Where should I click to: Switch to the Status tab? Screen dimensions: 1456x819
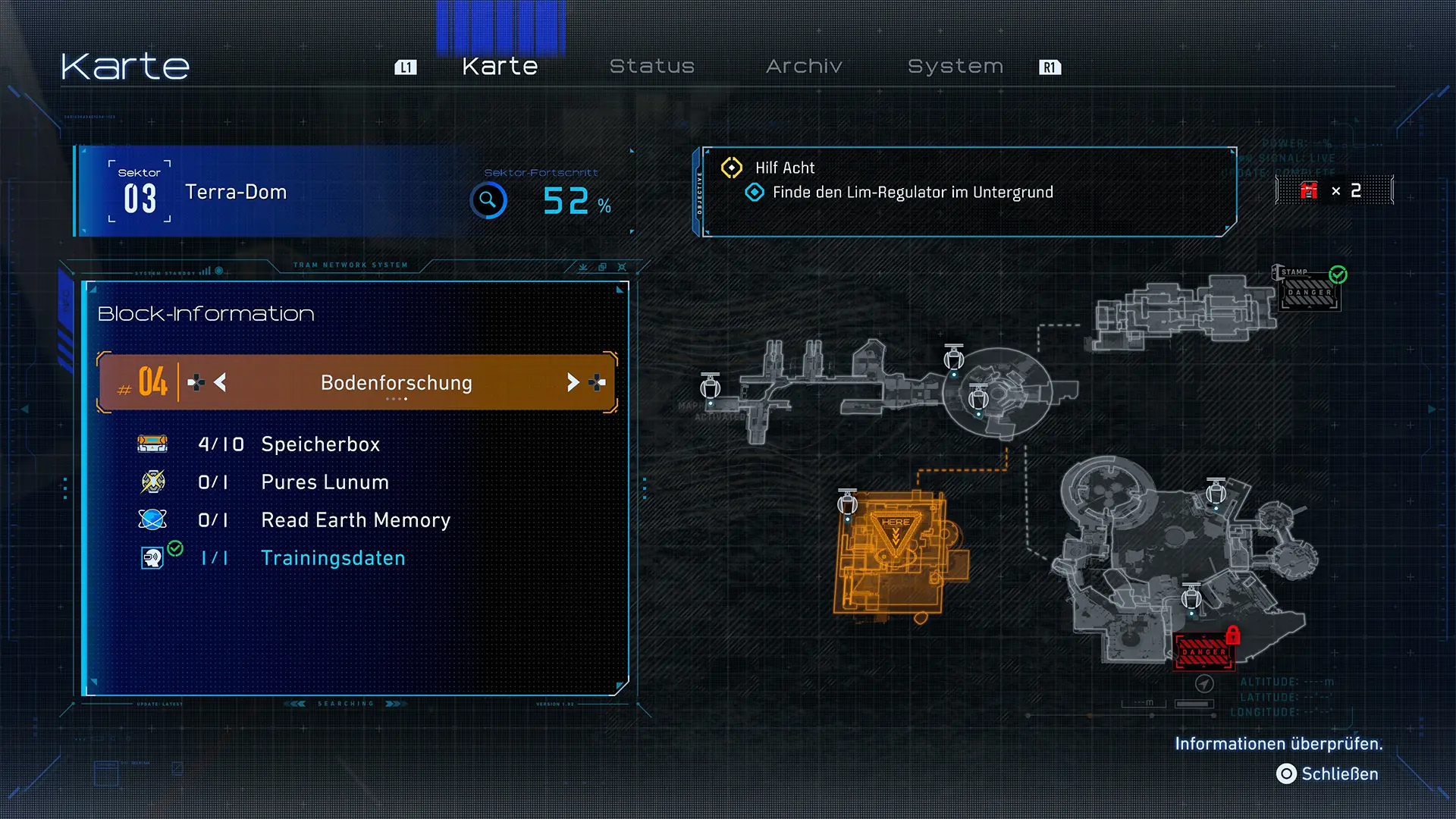pos(651,67)
